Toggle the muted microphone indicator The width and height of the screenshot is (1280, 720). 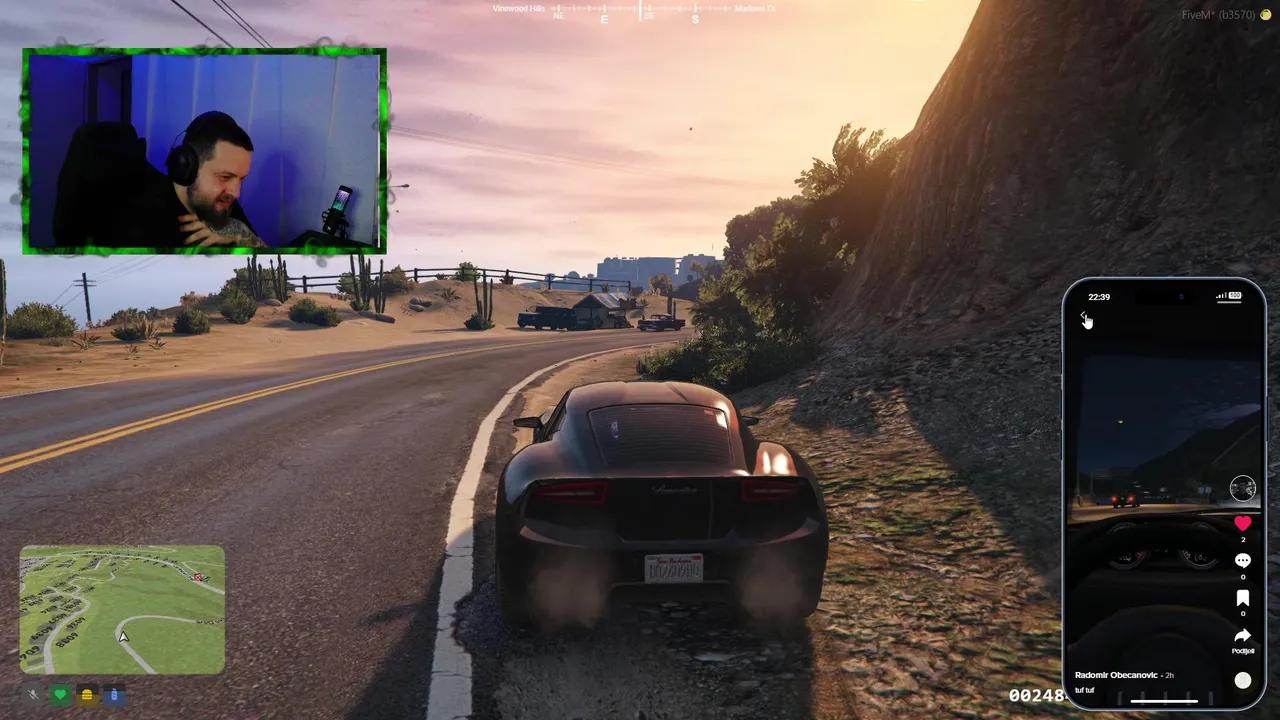point(32,694)
